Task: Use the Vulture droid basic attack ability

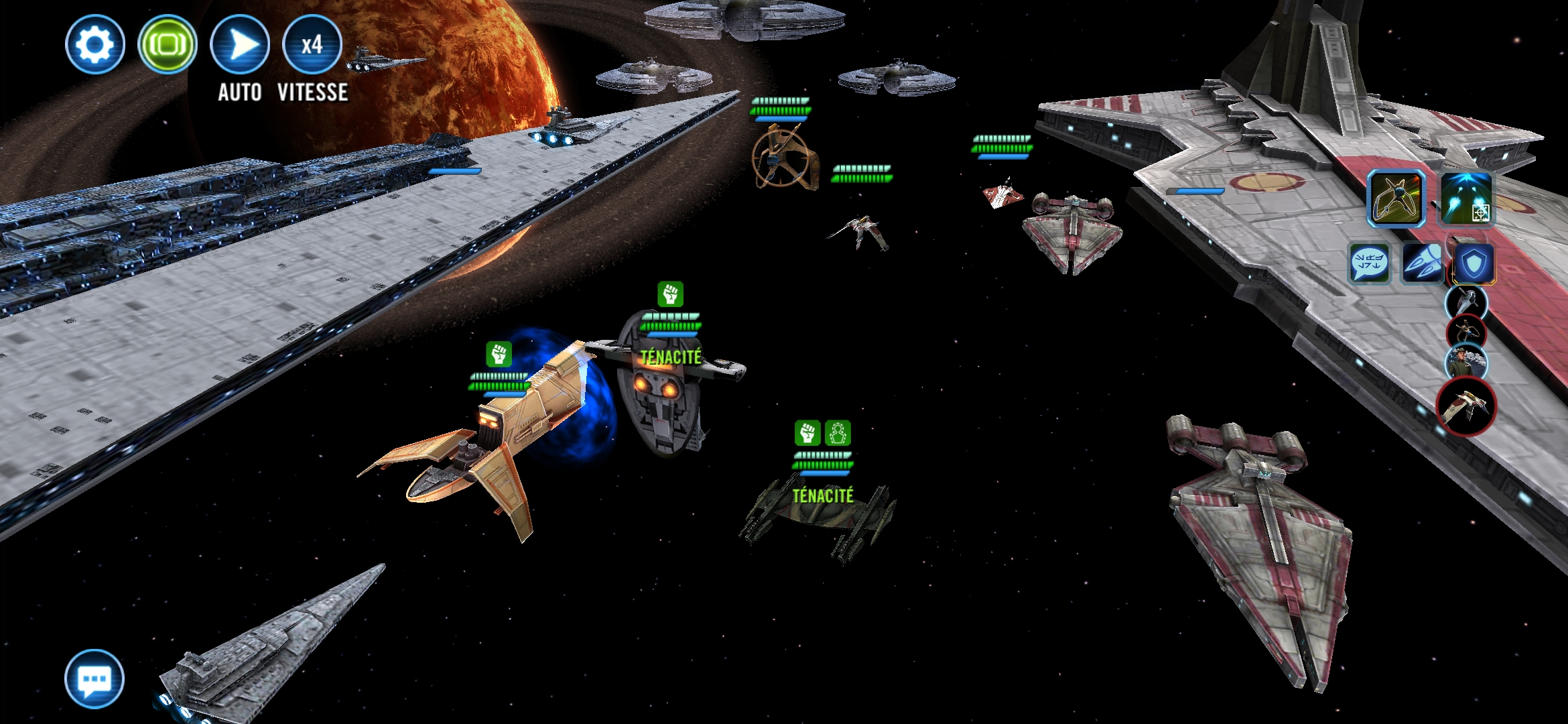Action: pyautogui.click(x=1396, y=198)
